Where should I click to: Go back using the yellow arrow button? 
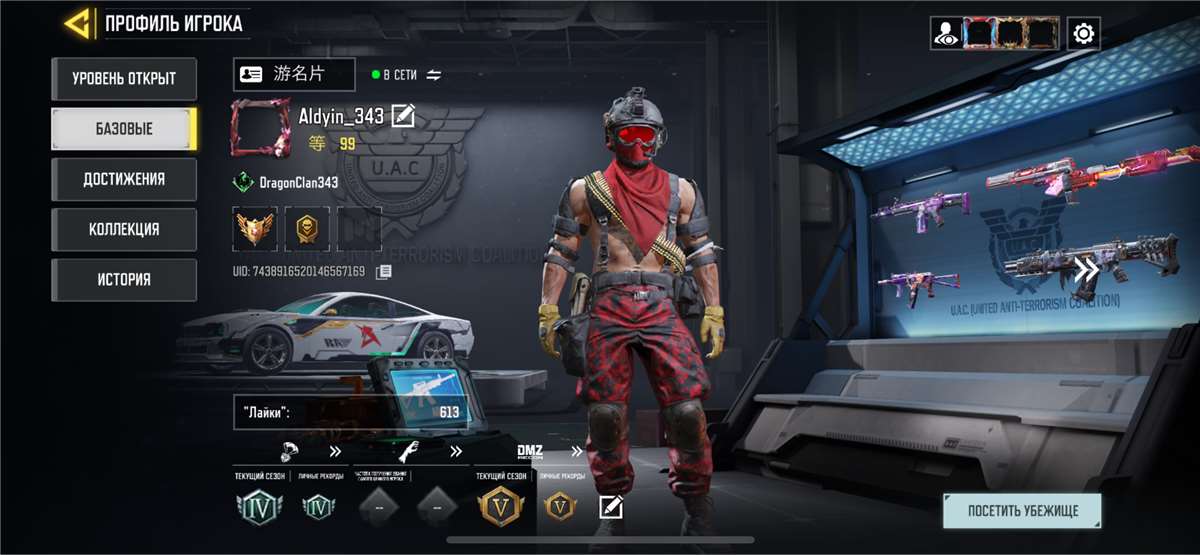pyautogui.click(x=78, y=22)
